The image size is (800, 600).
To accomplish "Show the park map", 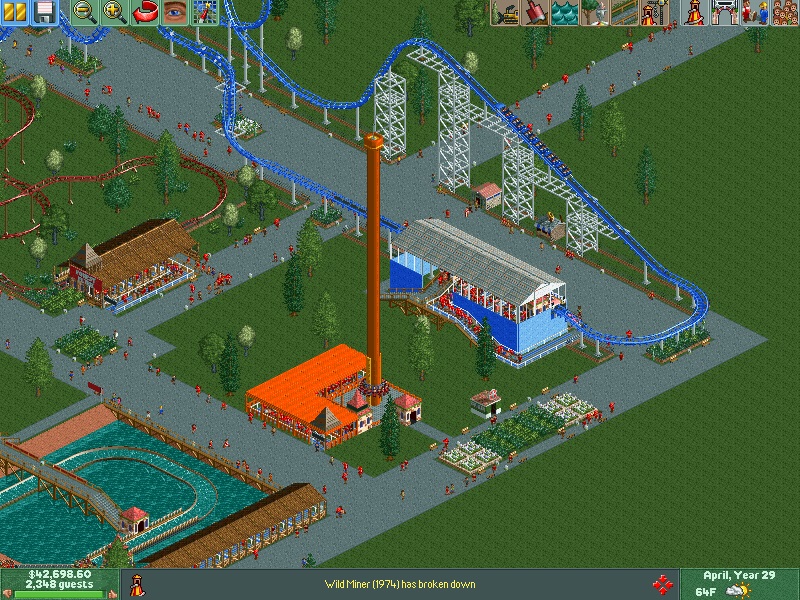I will point(205,12).
